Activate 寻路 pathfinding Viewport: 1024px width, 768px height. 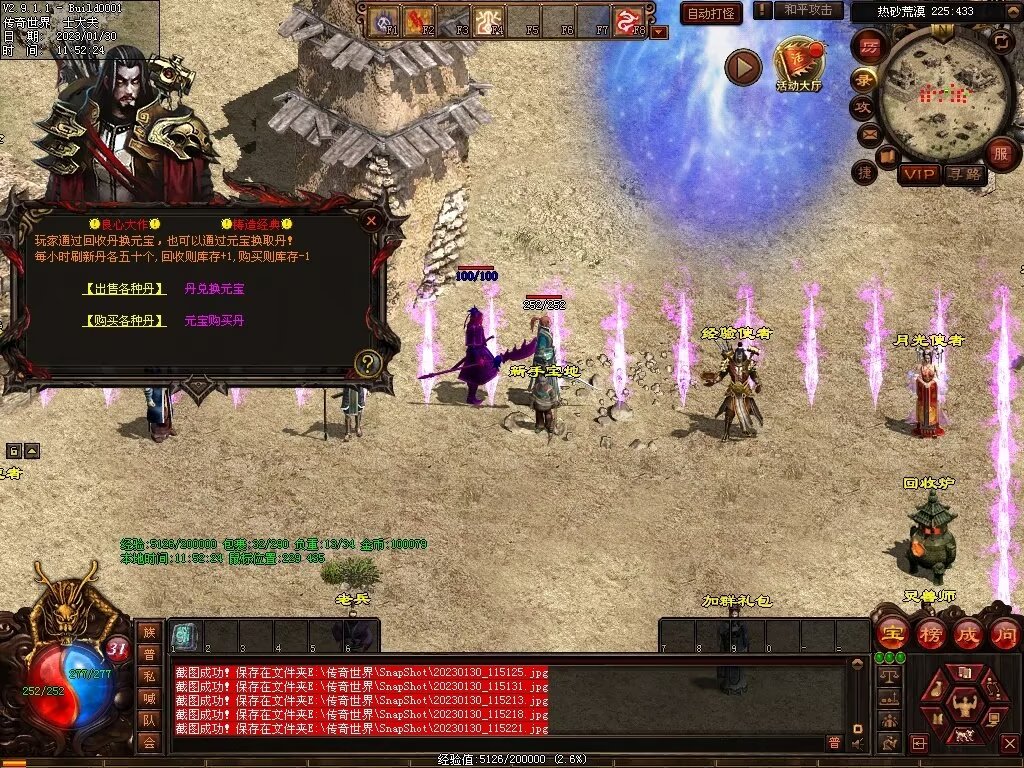(965, 174)
